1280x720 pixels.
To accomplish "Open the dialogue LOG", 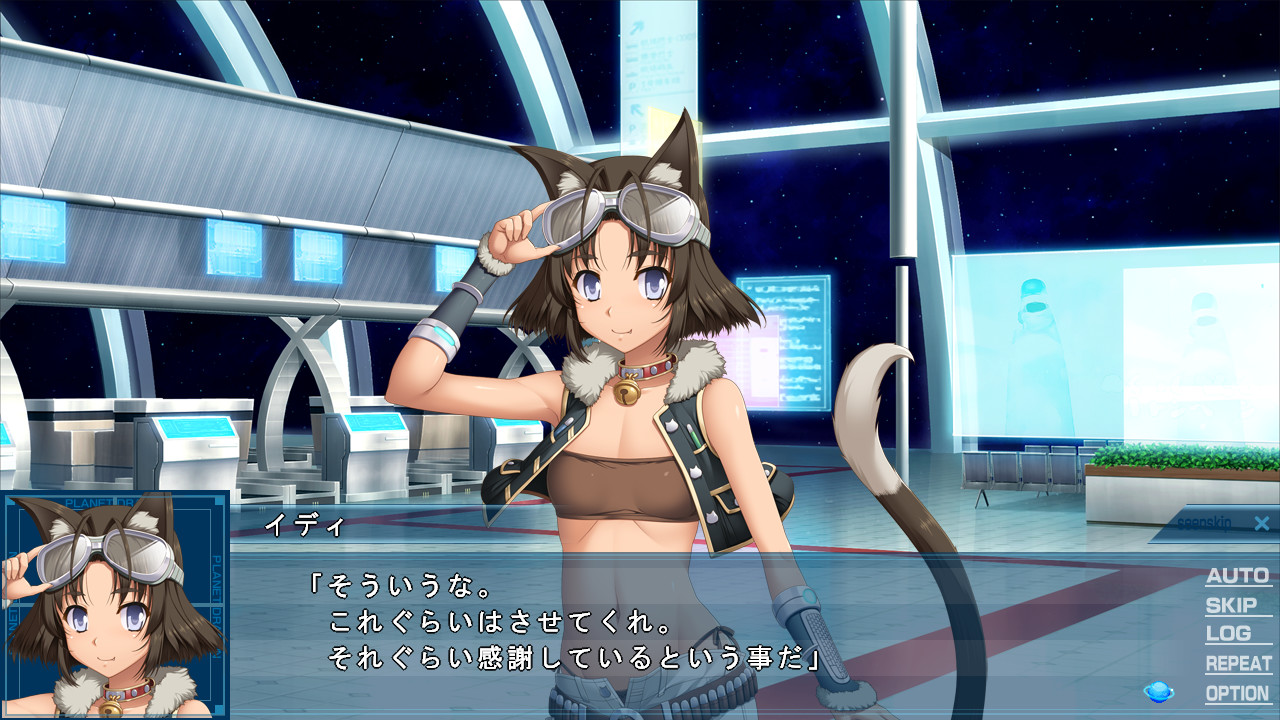I will point(1228,634).
